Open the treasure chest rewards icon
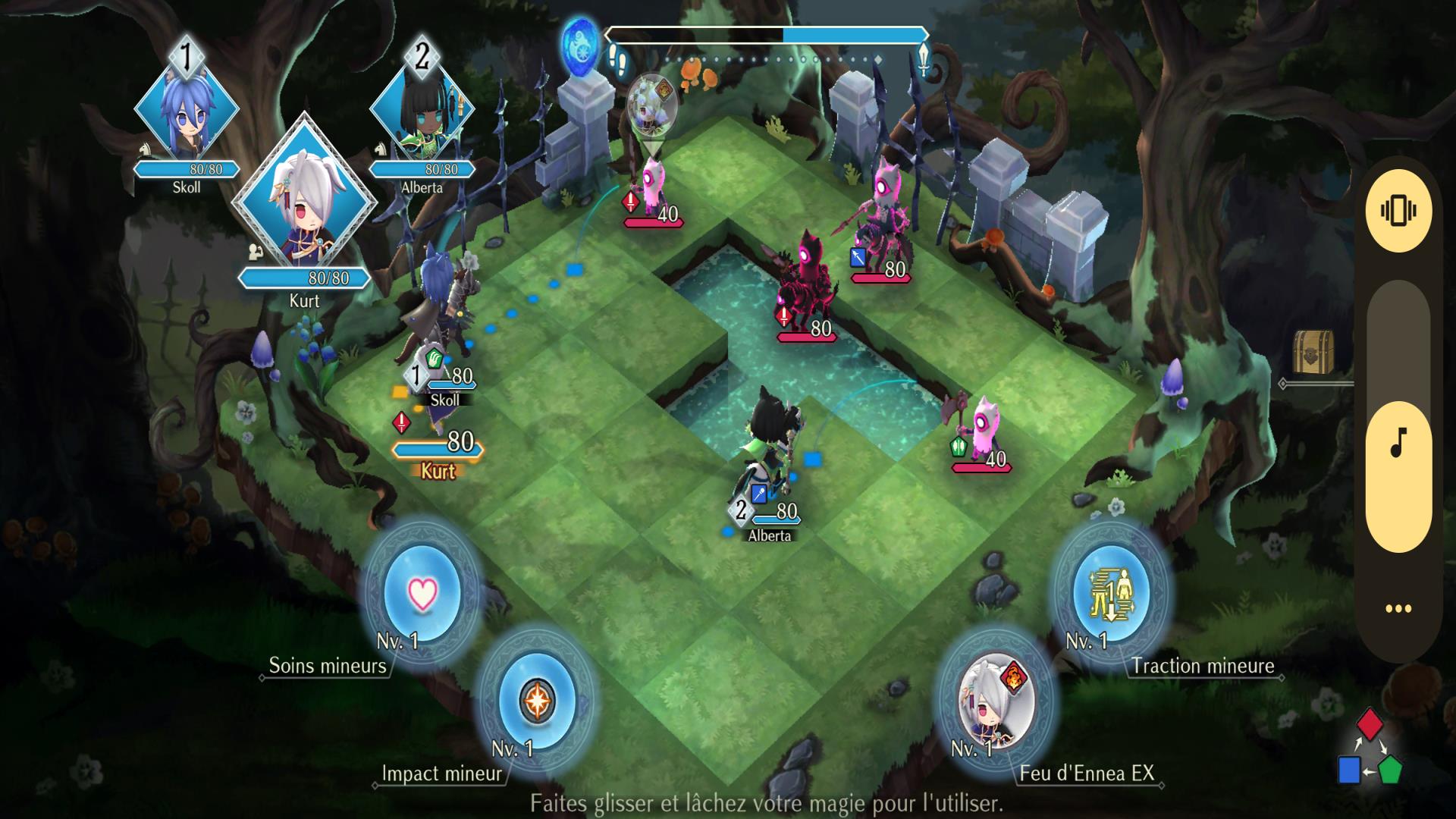The width and height of the screenshot is (1456, 819). pyautogui.click(x=1313, y=352)
